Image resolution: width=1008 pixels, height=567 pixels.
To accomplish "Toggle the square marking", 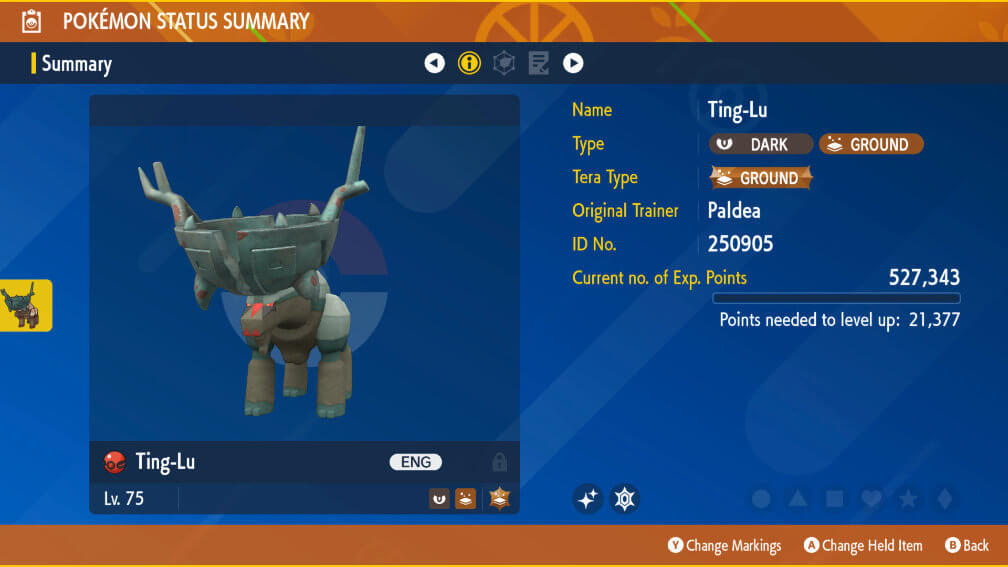I will pos(835,498).
